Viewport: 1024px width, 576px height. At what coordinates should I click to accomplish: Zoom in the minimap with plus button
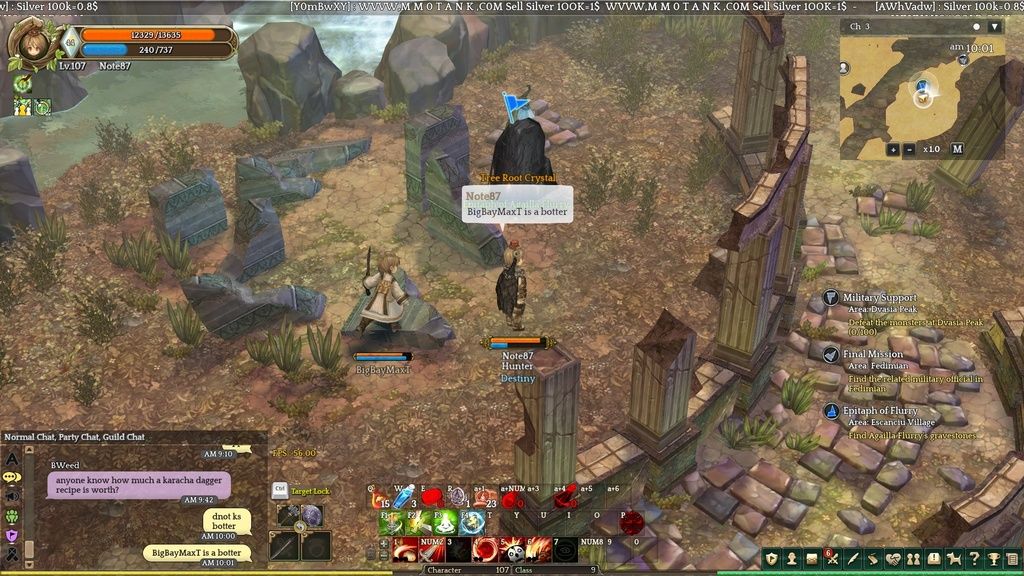(x=893, y=149)
